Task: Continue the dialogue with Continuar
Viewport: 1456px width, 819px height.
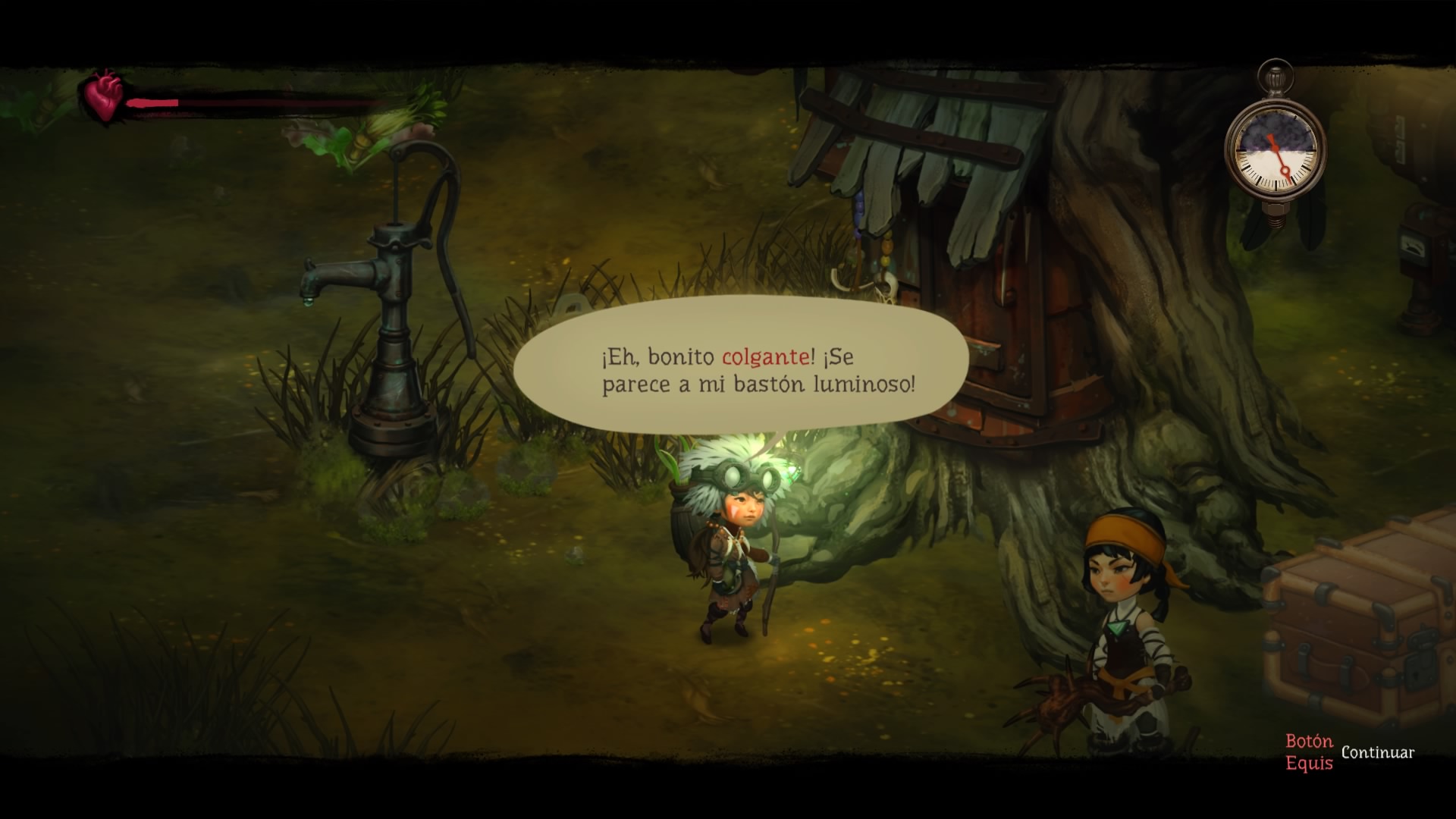Action: 1376,753
